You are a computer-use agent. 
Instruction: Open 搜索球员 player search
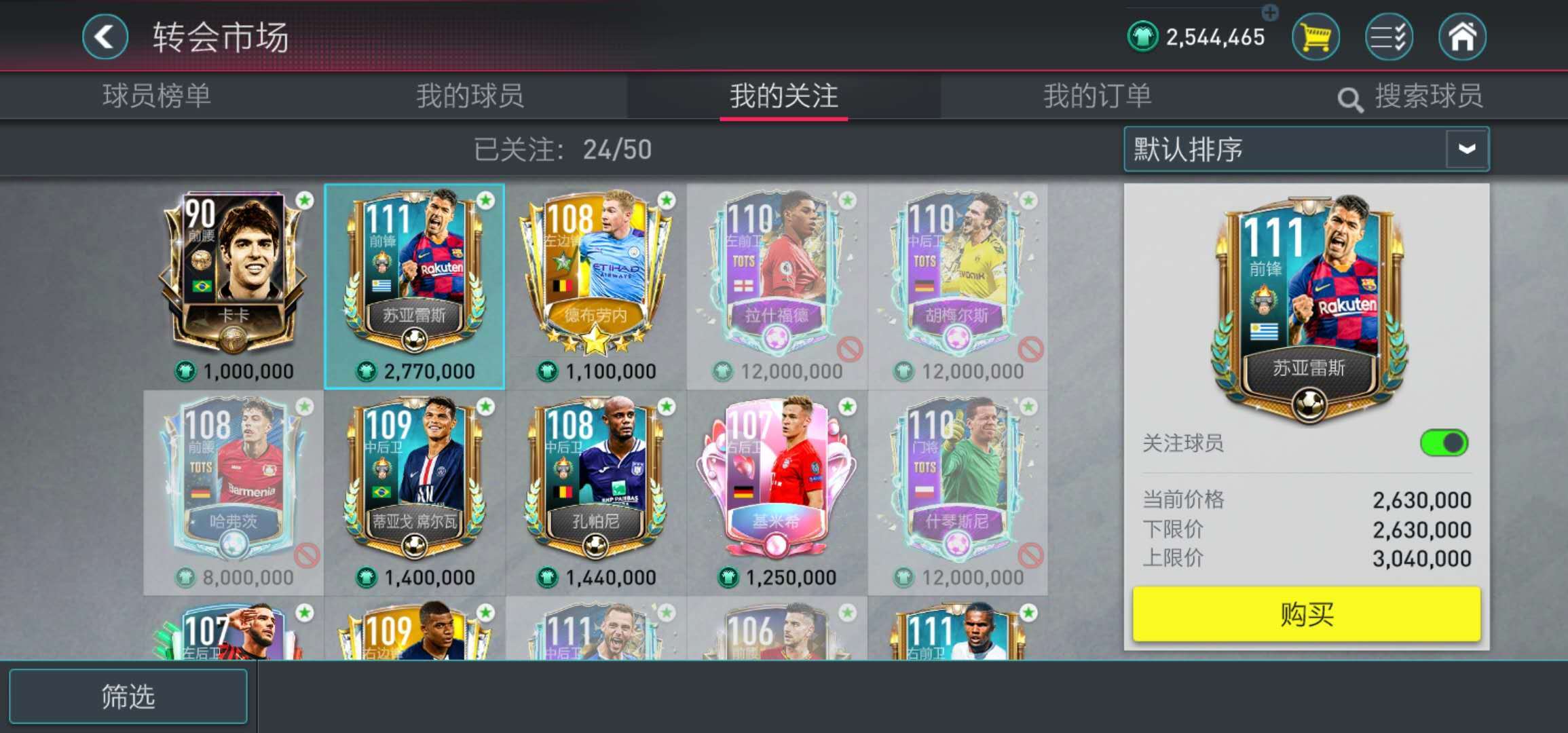pyautogui.click(x=1411, y=97)
